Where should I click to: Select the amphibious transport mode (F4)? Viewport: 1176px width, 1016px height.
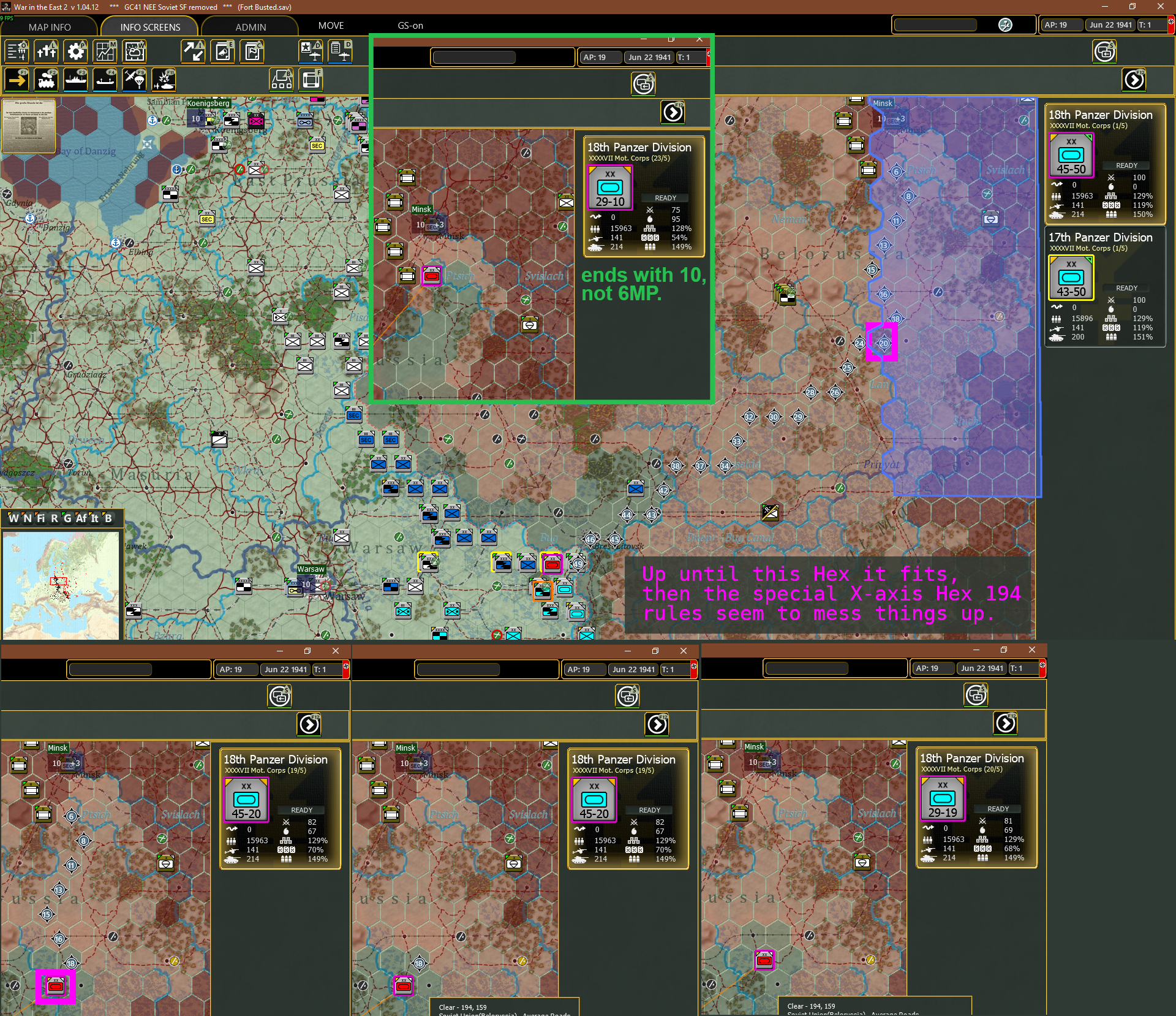pyautogui.click(x=105, y=80)
